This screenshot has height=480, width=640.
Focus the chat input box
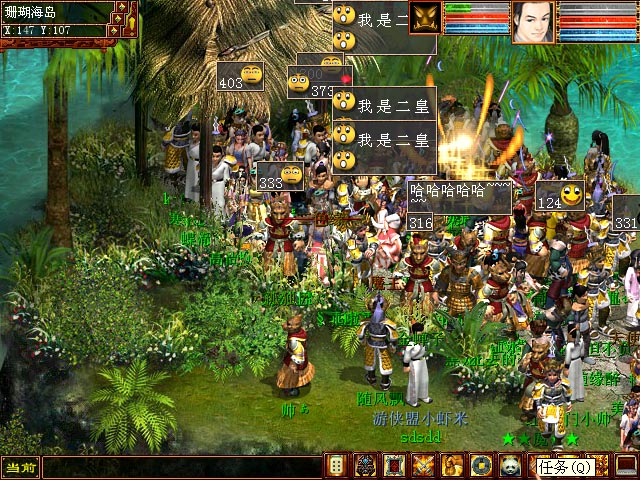(x=180, y=467)
